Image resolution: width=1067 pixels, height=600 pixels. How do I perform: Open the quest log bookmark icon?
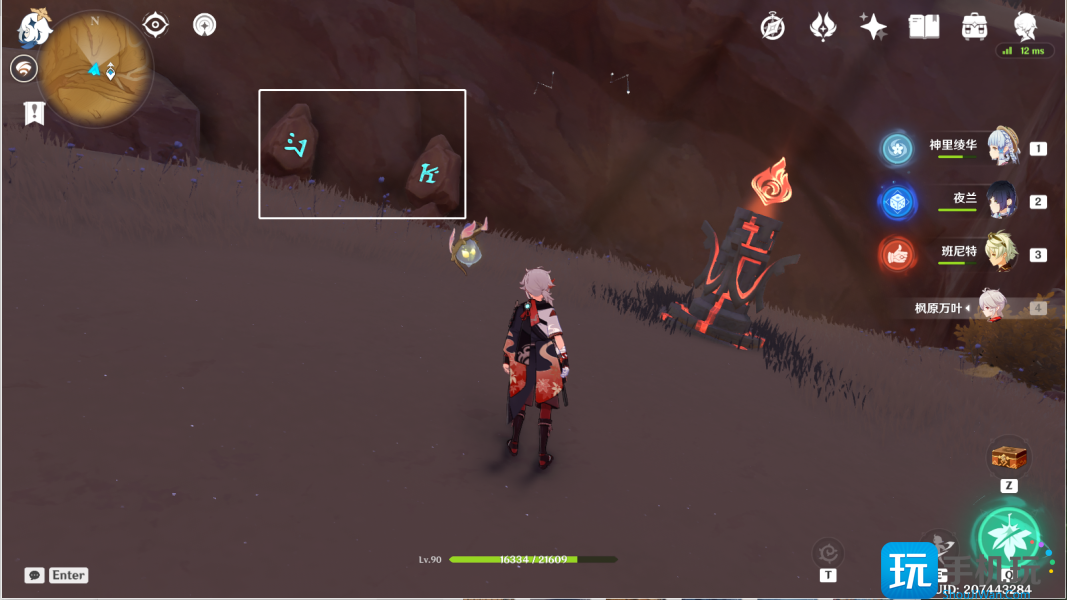[35, 113]
